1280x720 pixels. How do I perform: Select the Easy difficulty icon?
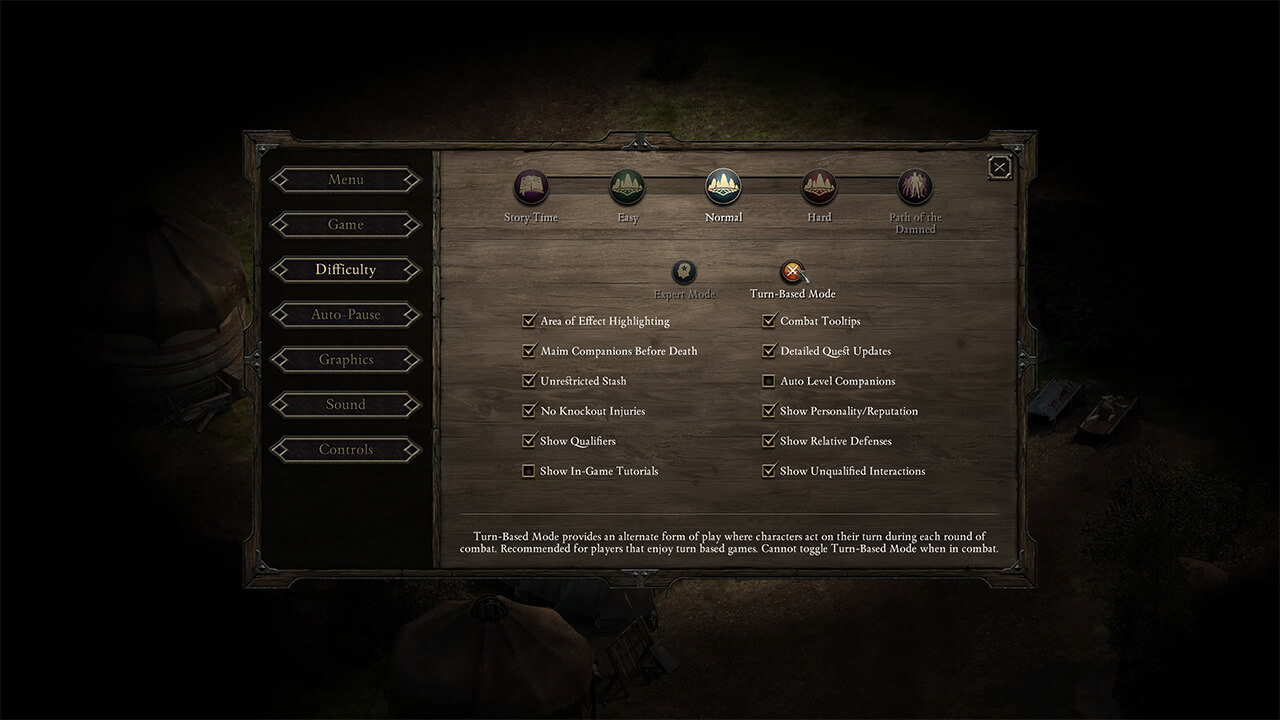coord(627,186)
